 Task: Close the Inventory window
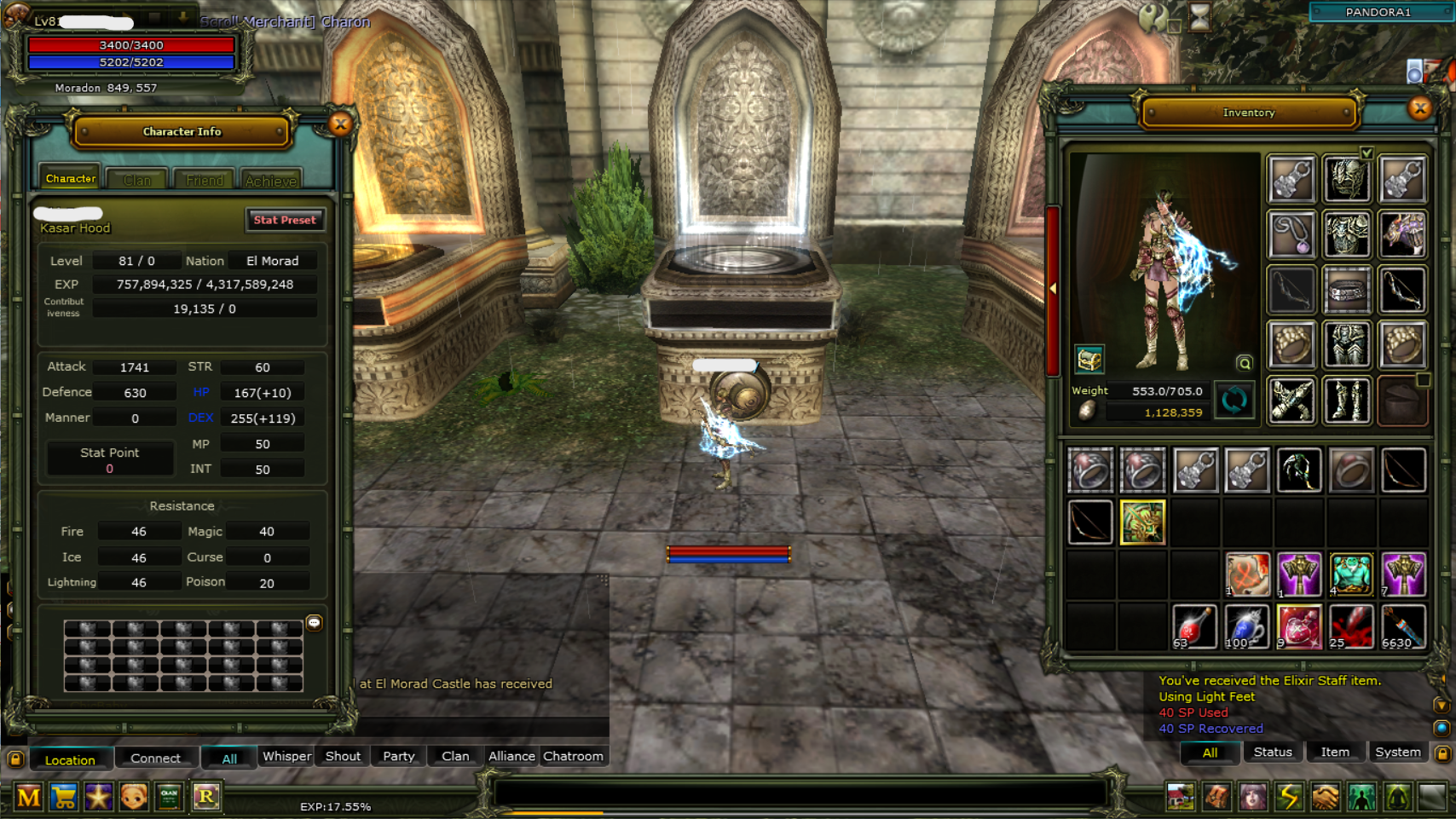1419,108
